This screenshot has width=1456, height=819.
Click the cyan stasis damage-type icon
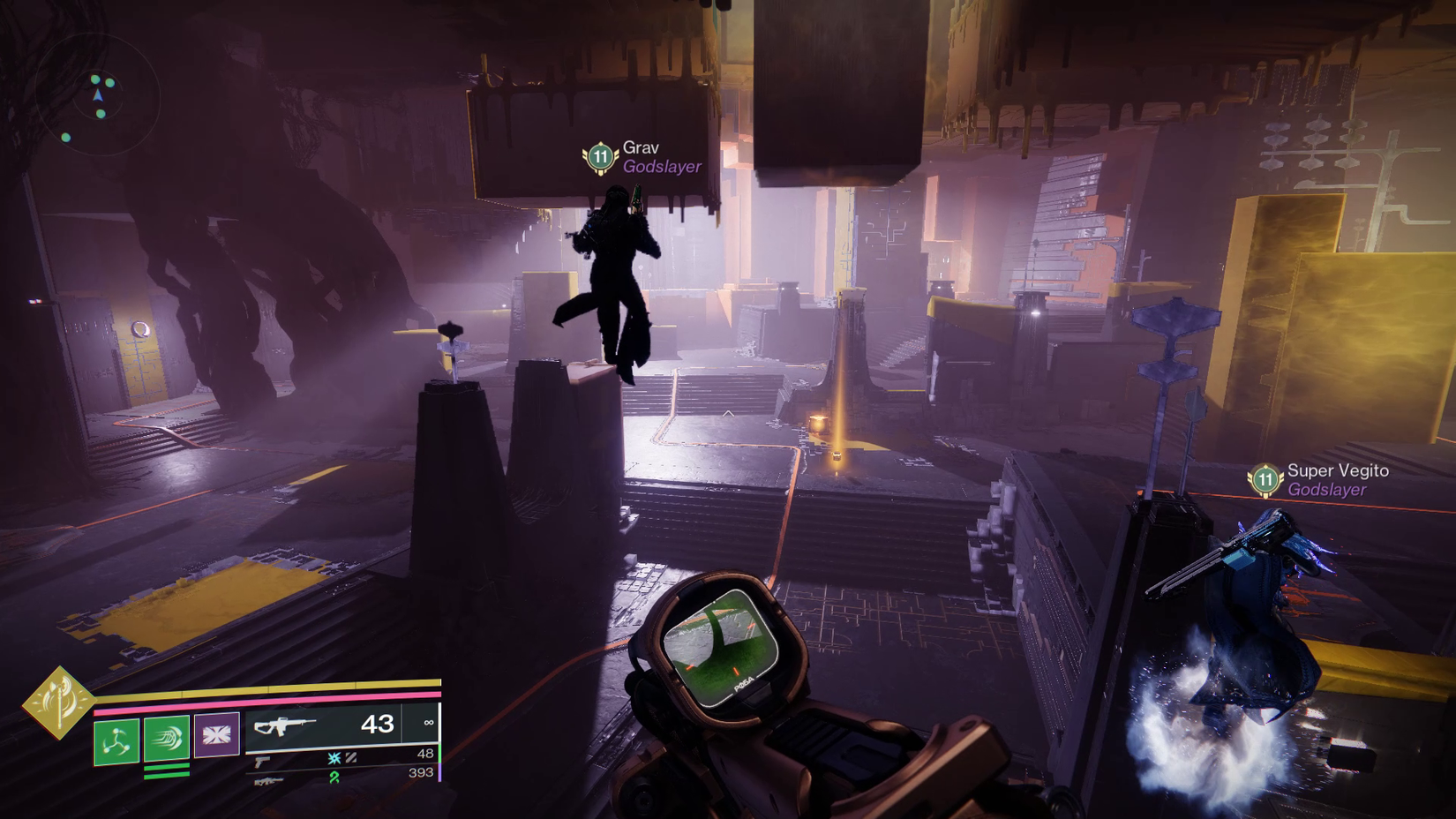(333, 758)
